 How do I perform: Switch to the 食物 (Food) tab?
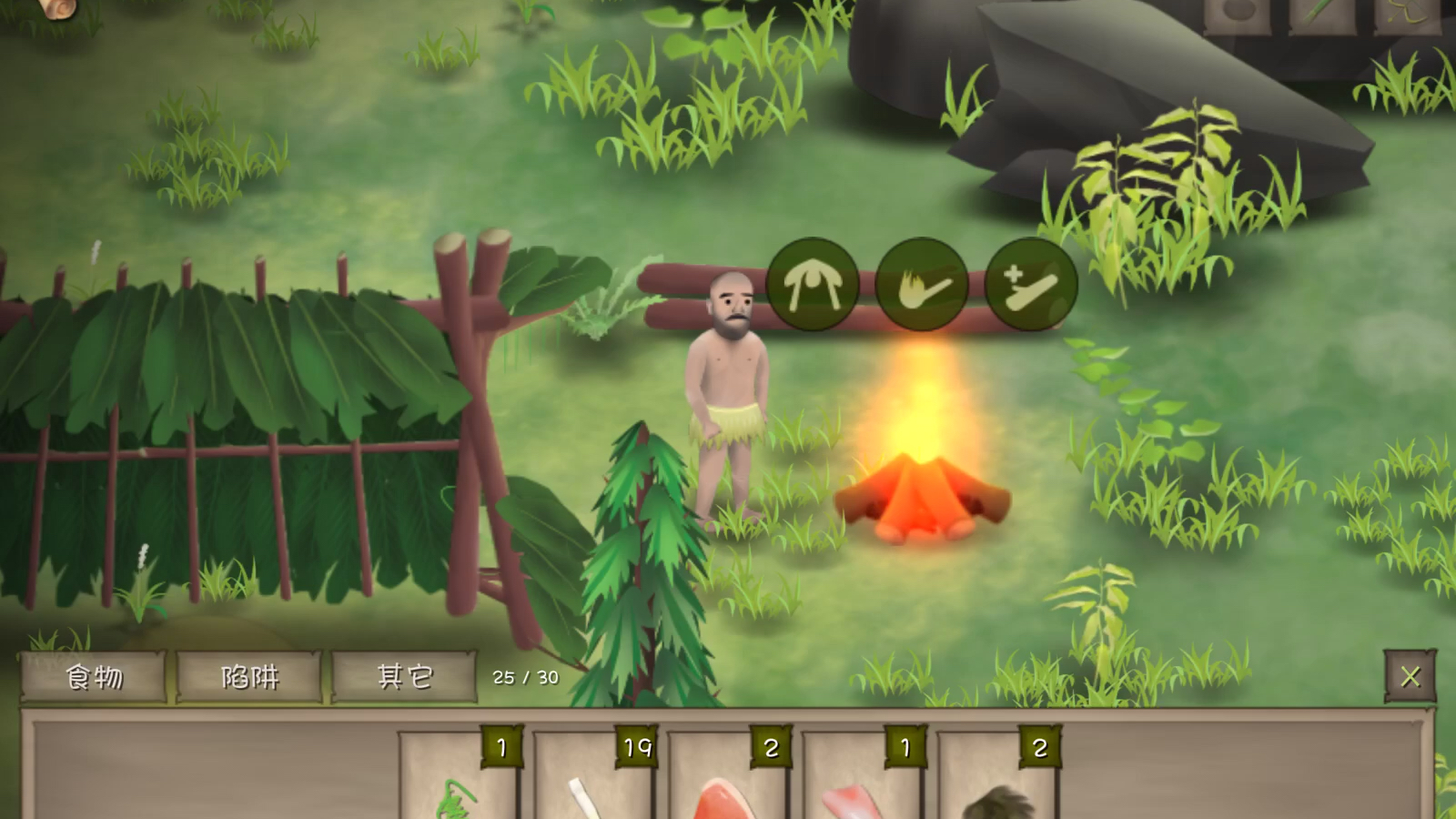click(x=93, y=677)
